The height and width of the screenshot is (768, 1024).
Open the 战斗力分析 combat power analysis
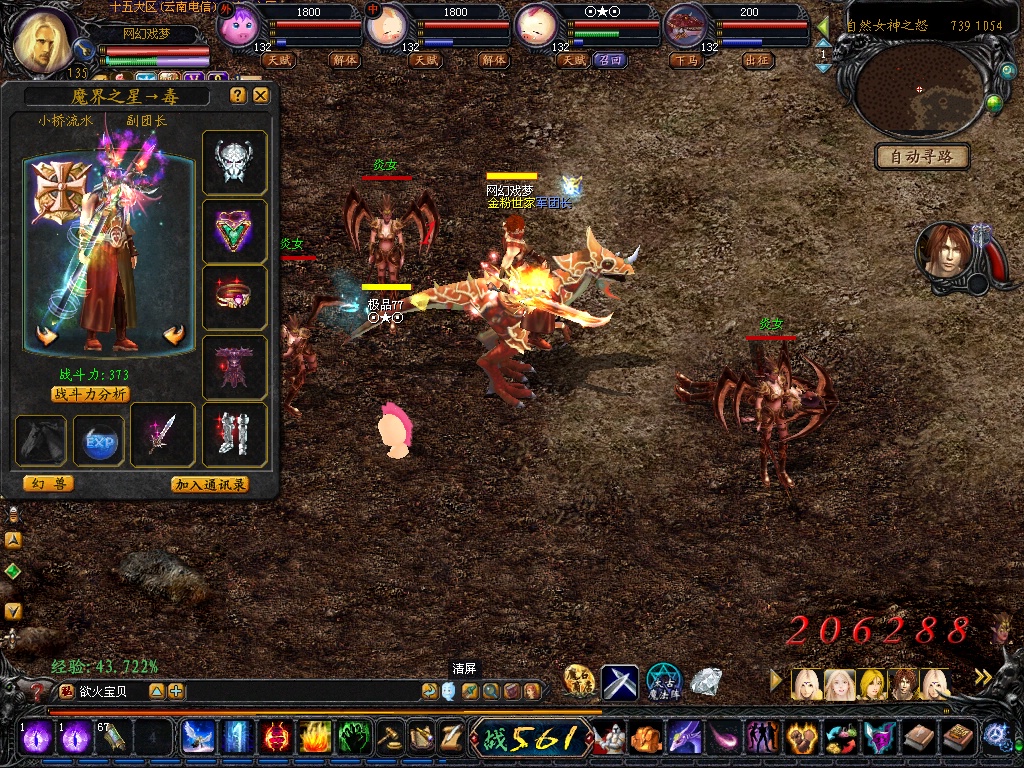click(90, 394)
